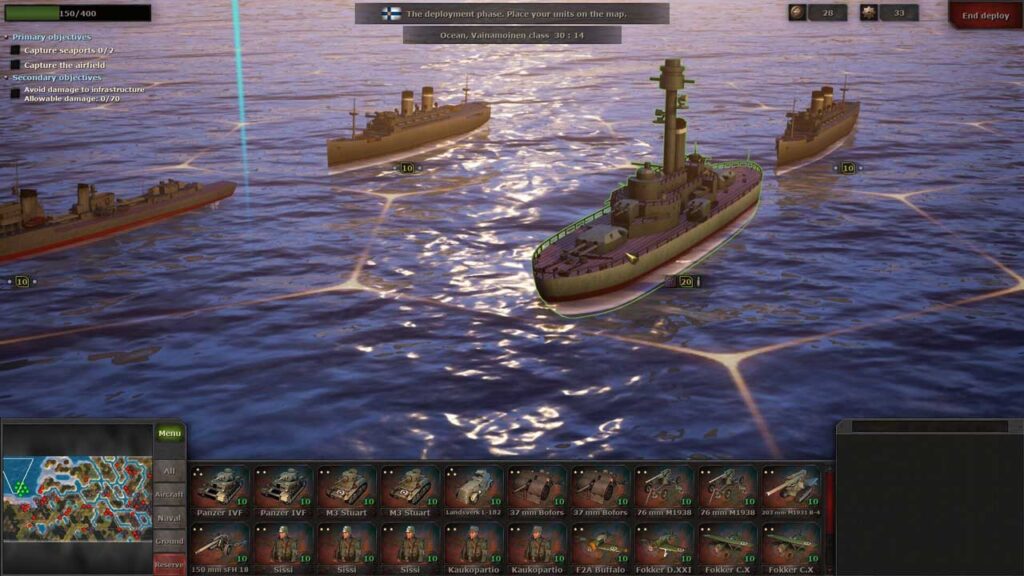Show All units filter
Viewport: 1024px width, 576px height.
pyautogui.click(x=169, y=470)
